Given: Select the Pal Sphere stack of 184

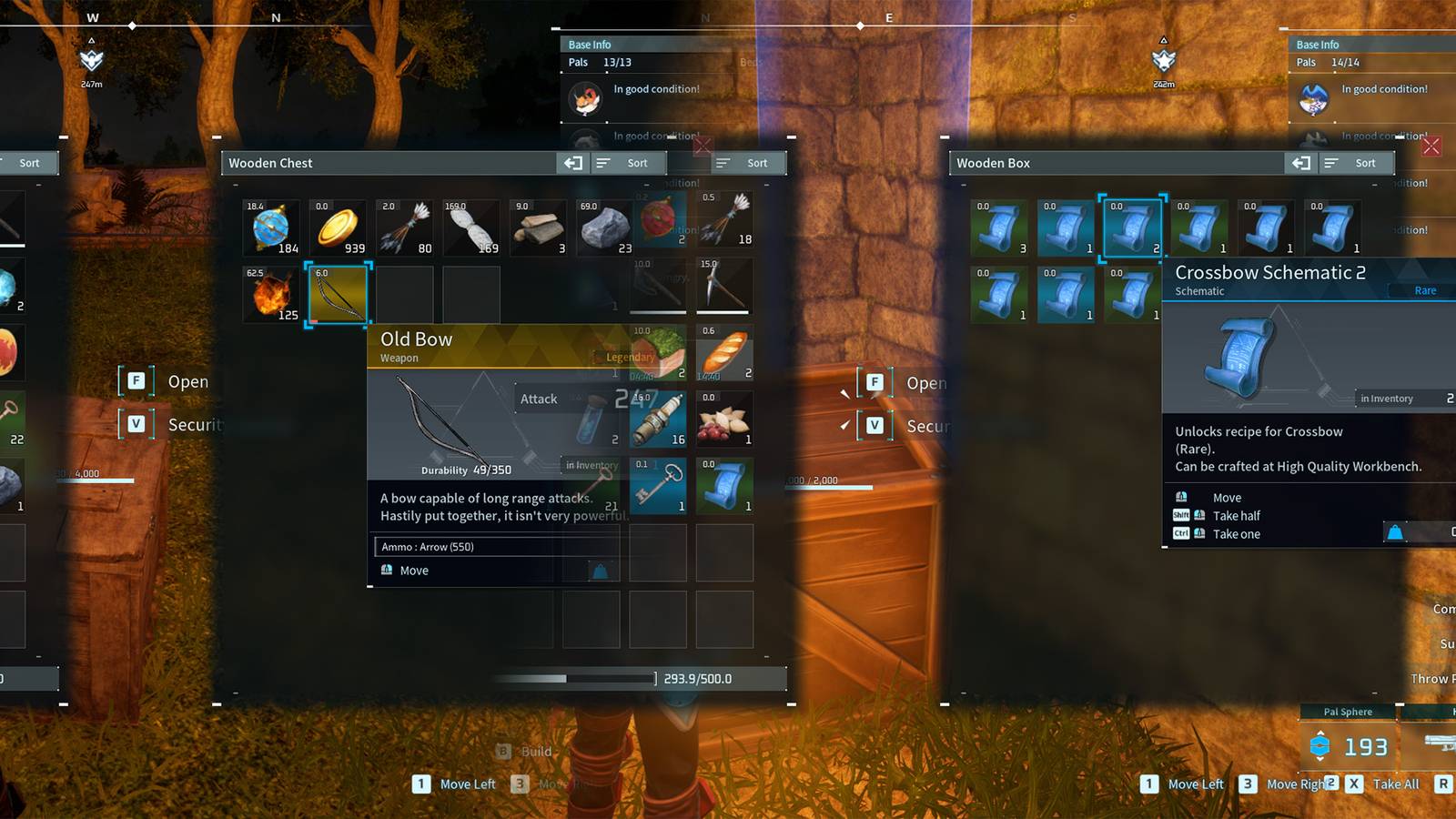Looking at the screenshot, I should pyautogui.click(x=270, y=227).
